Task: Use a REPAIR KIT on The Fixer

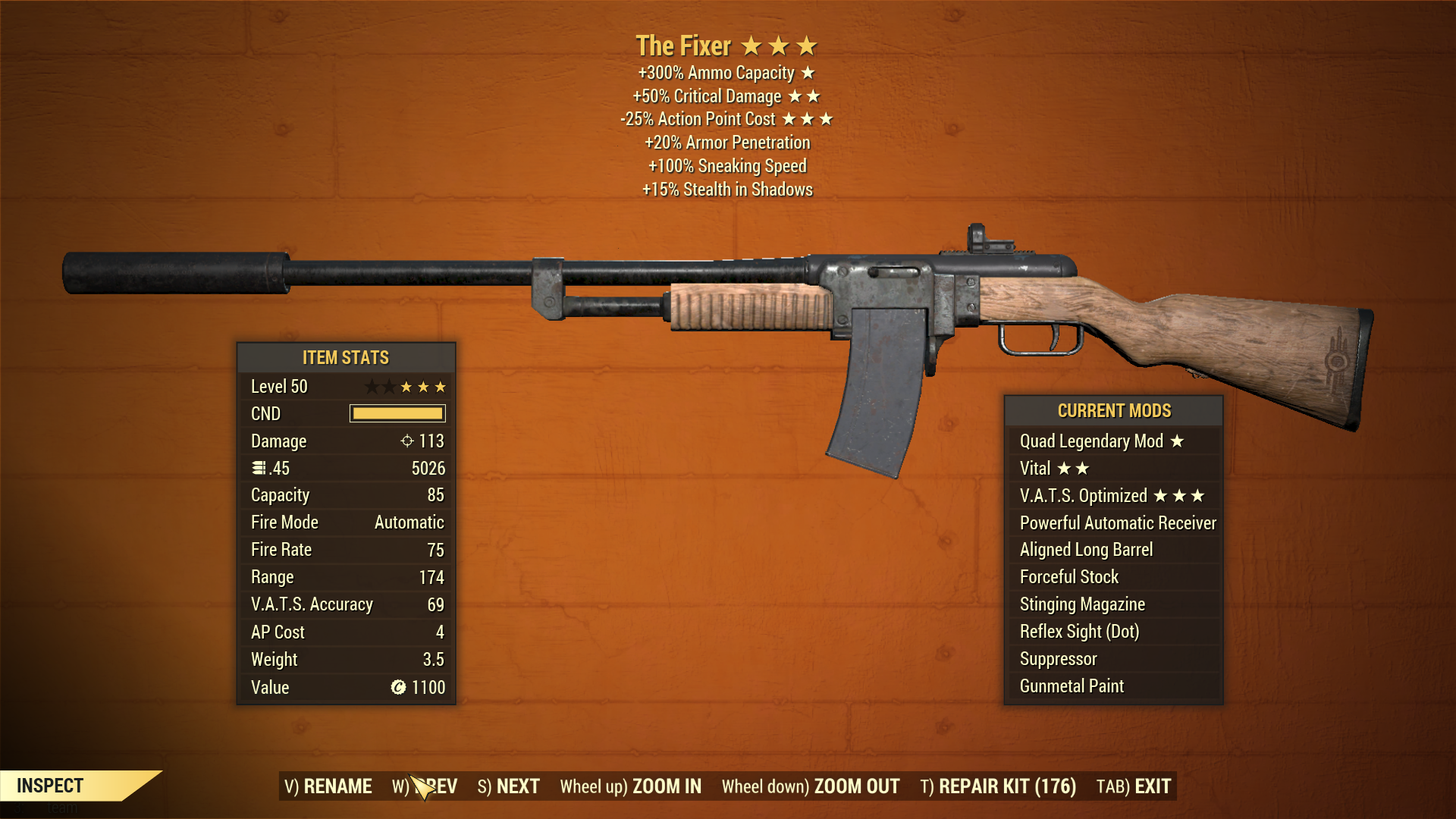Action: click(998, 786)
